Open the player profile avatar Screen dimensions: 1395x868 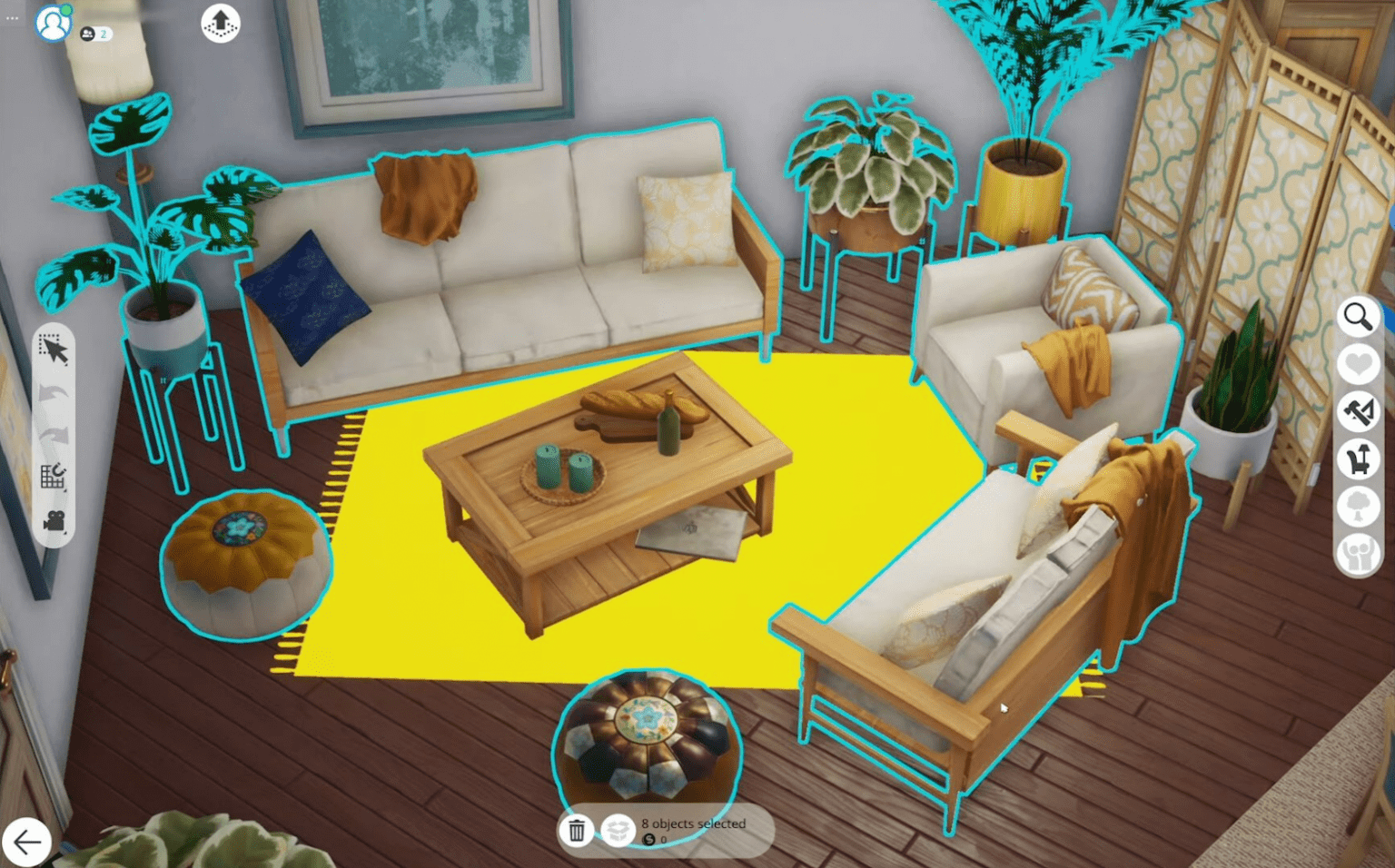pyautogui.click(x=53, y=25)
